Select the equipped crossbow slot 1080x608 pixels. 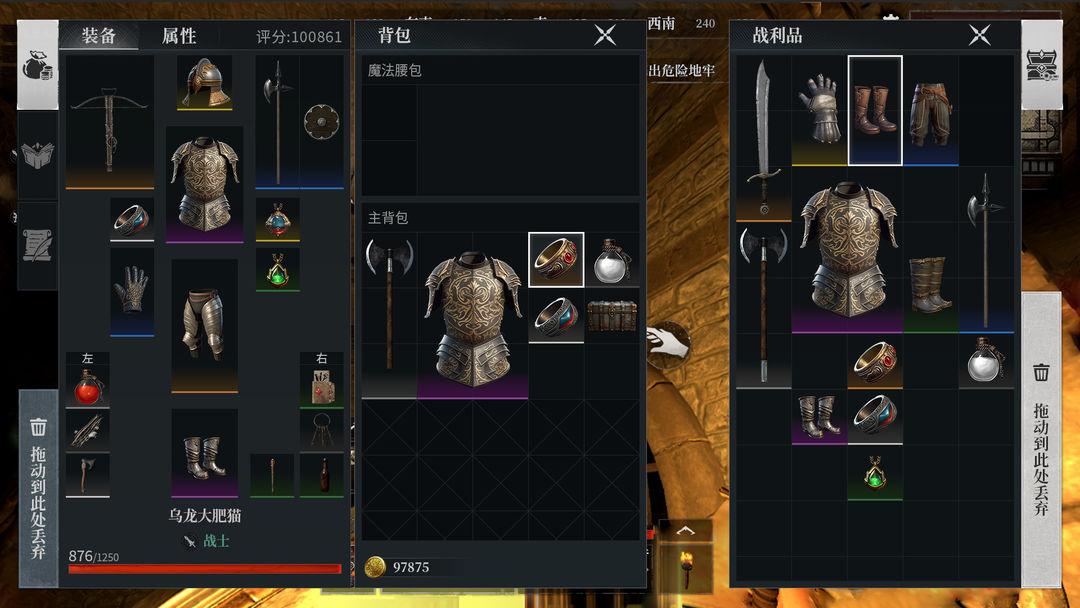coord(109,122)
